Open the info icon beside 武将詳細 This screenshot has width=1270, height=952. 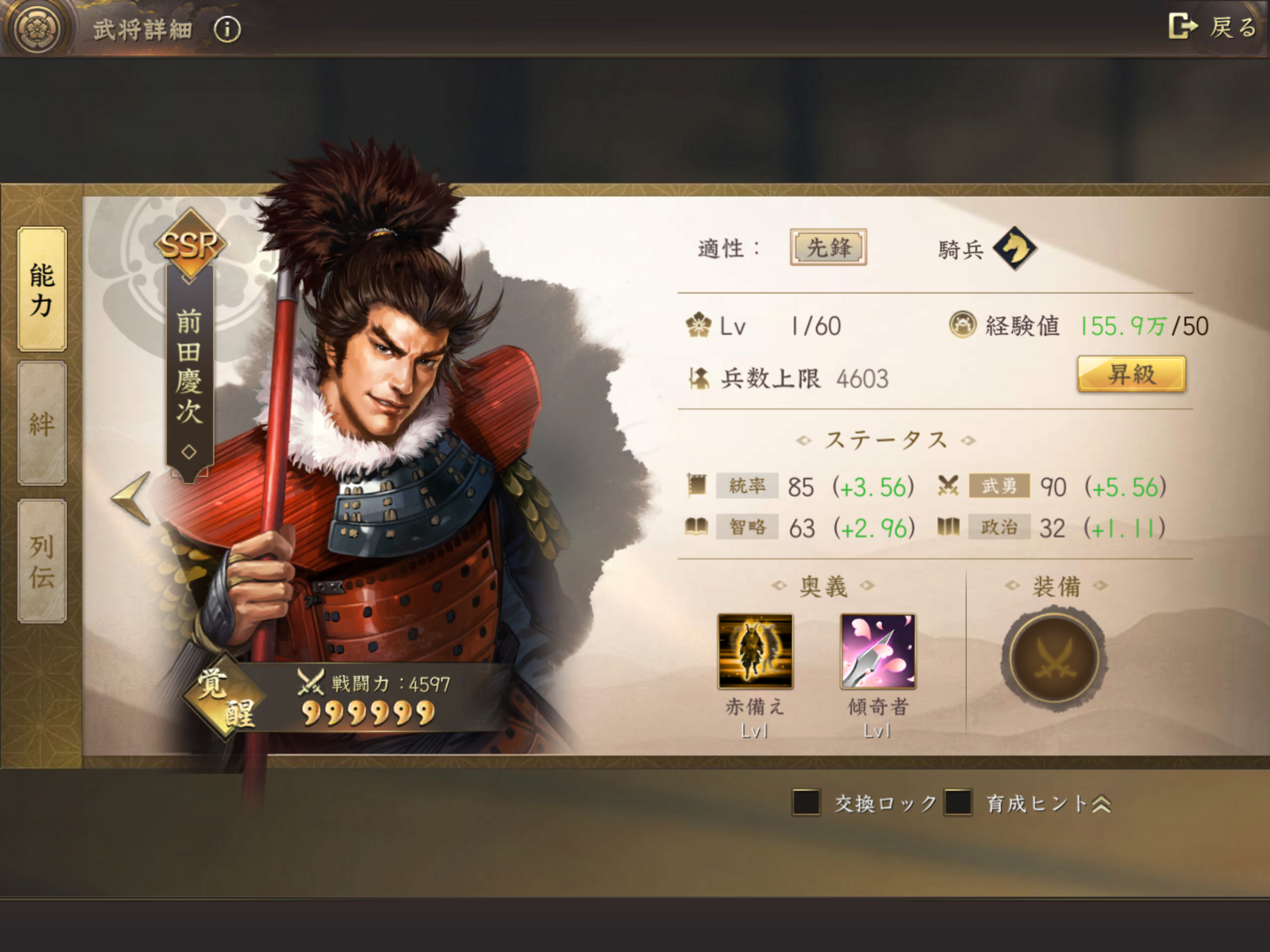[x=228, y=29]
